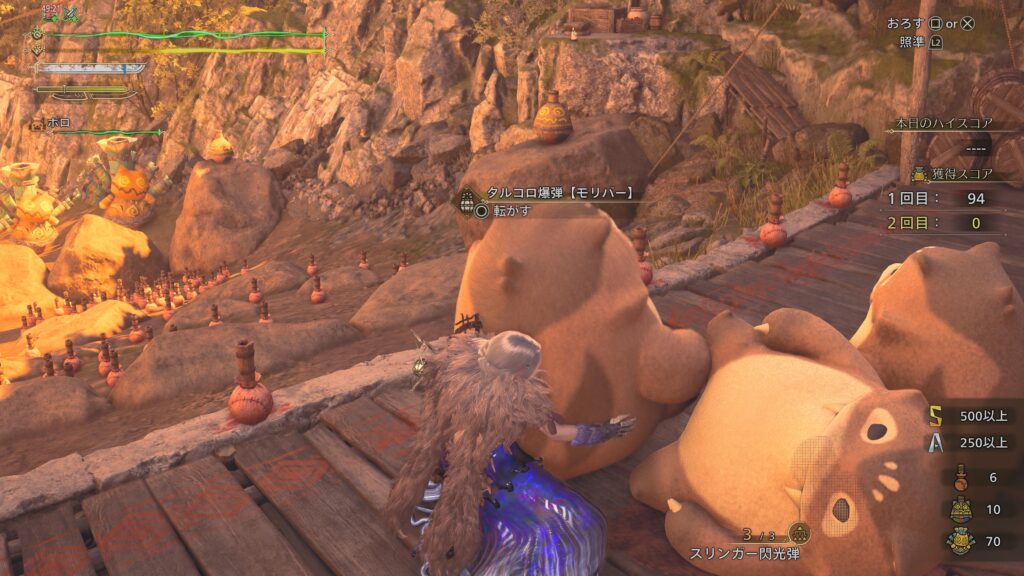The image size is (1024, 576).
Task: Select the small red pot target icon
Action: click(961, 477)
